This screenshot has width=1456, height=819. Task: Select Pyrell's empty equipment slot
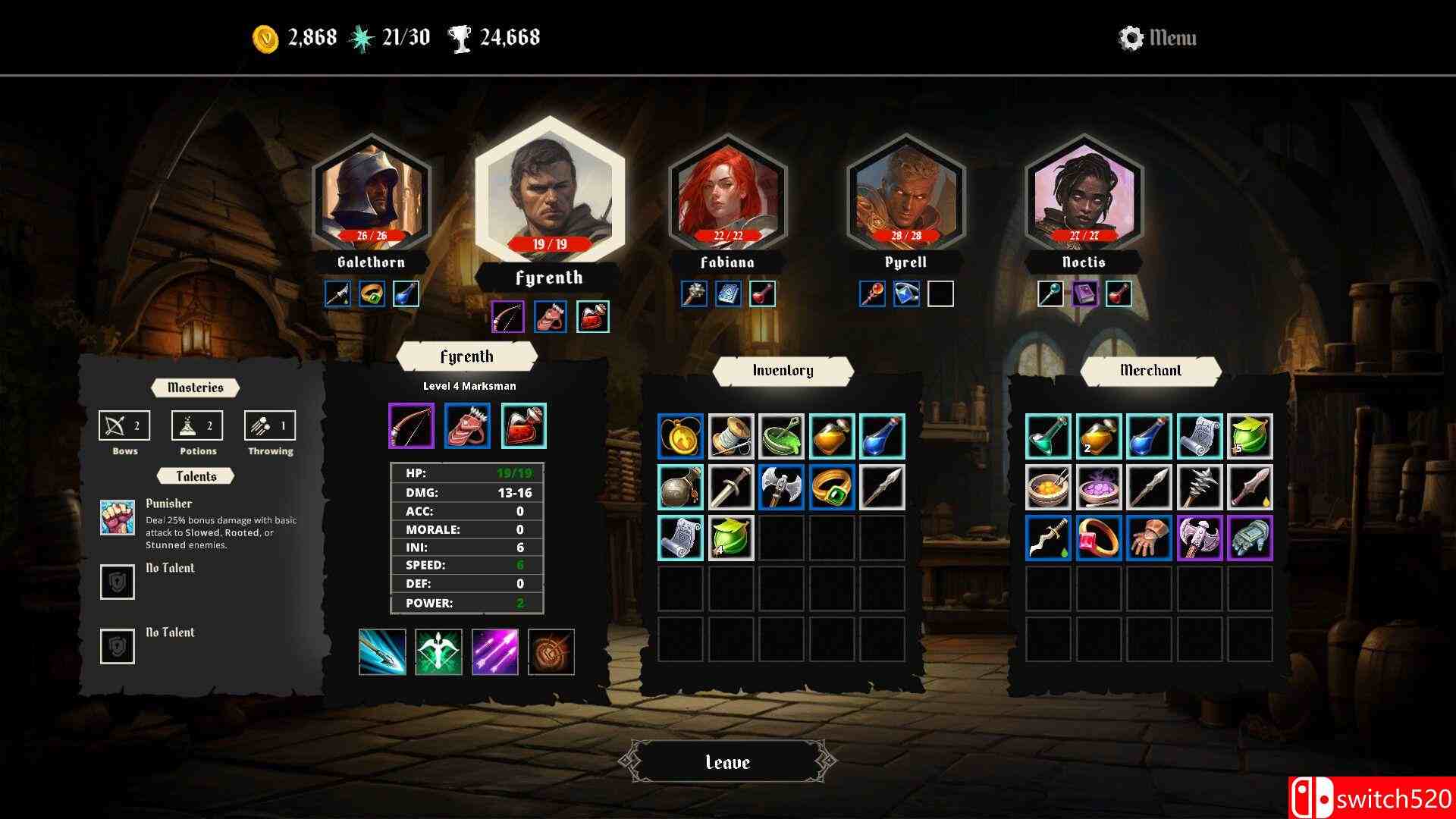(x=940, y=295)
